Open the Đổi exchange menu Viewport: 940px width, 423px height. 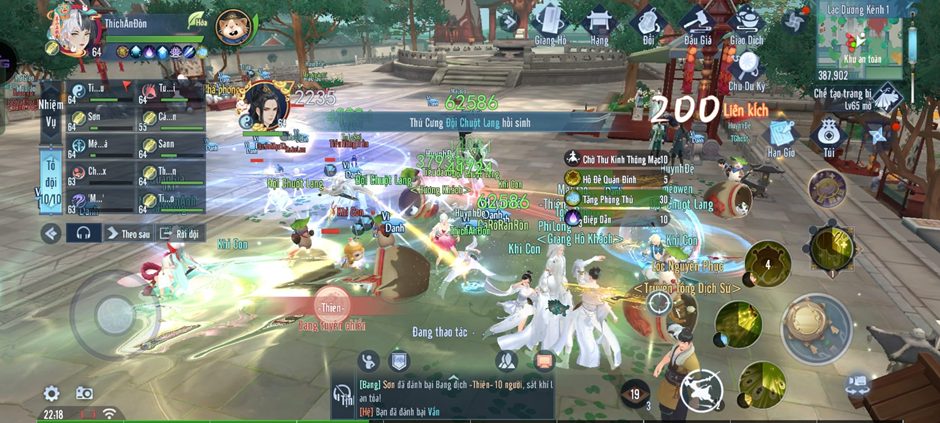pos(647,24)
